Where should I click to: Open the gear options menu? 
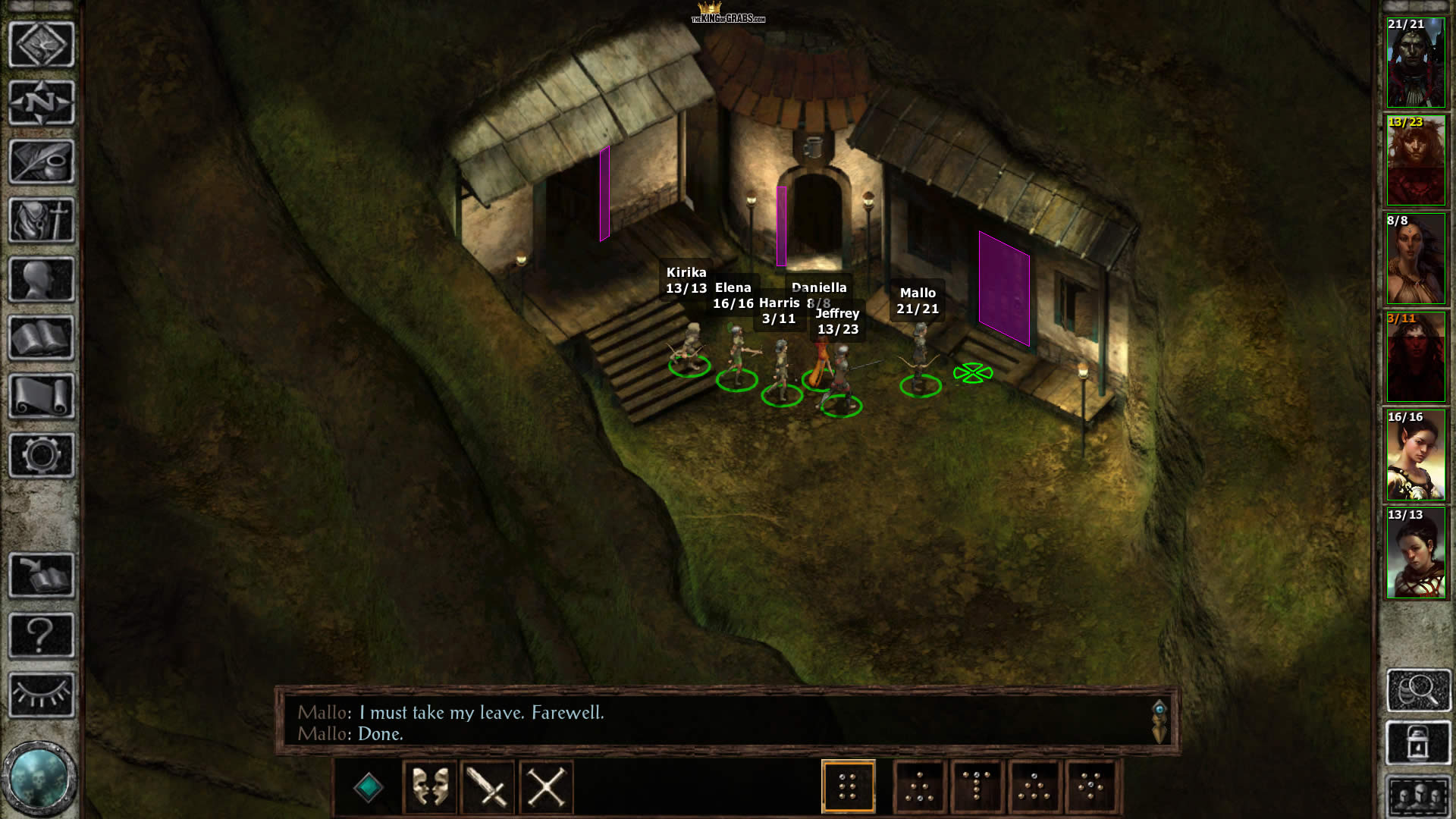point(42,455)
